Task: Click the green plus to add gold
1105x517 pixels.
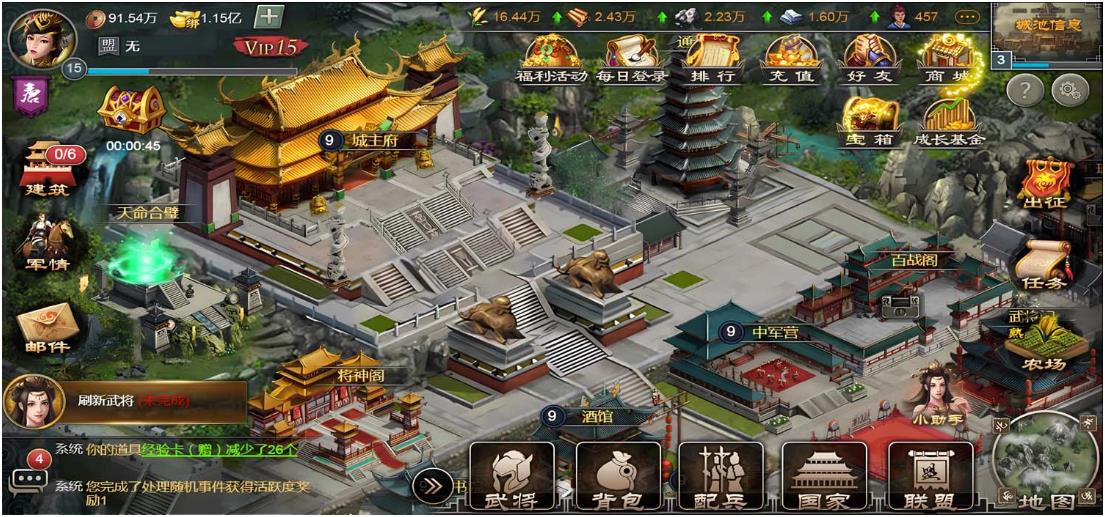Action: [x=269, y=17]
